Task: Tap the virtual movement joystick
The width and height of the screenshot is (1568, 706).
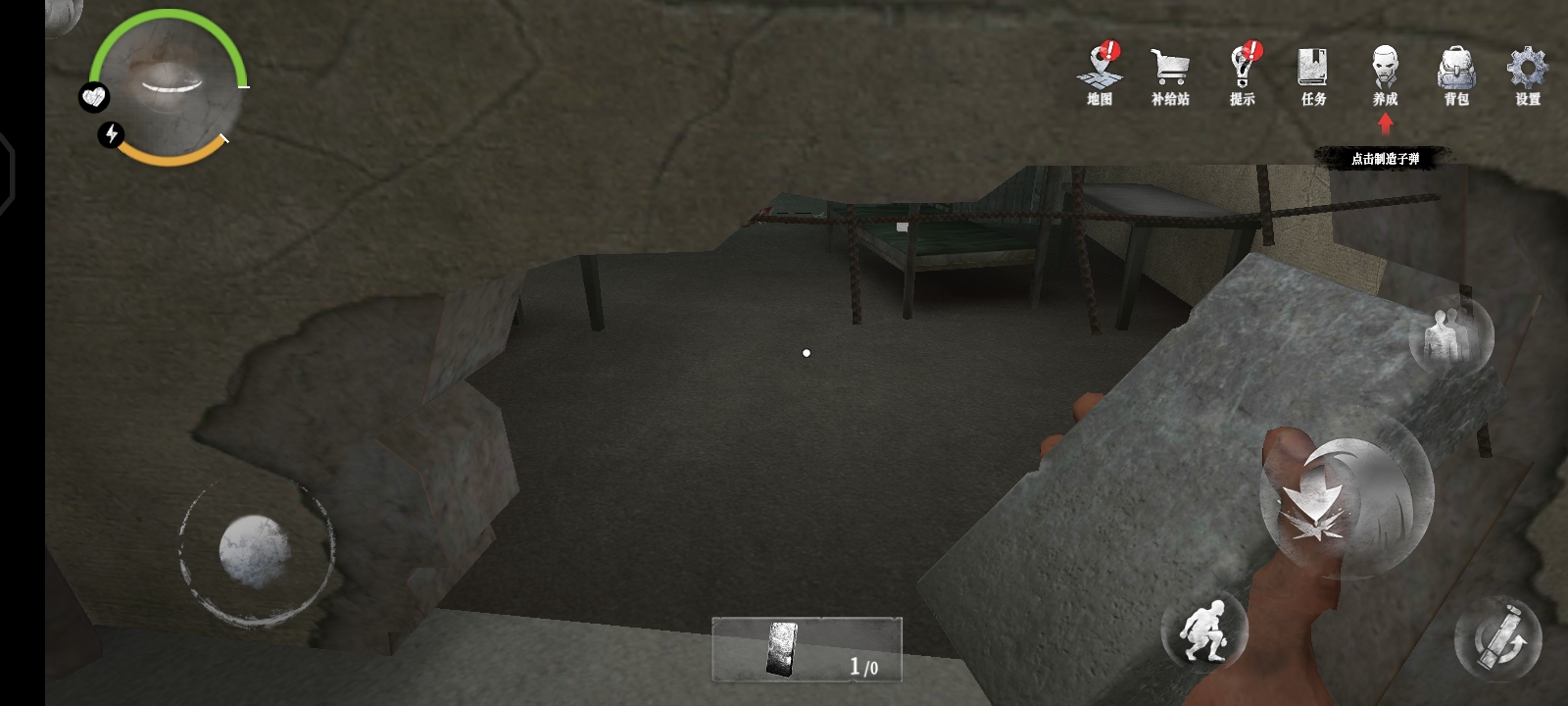Action: [x=255, y=551]
